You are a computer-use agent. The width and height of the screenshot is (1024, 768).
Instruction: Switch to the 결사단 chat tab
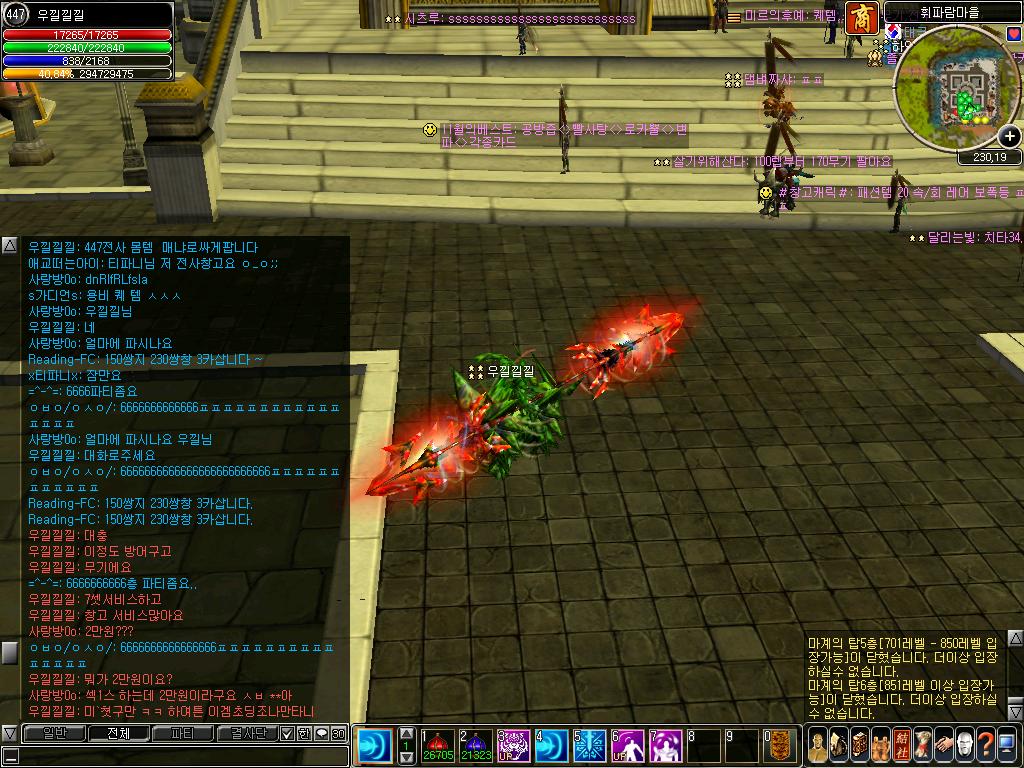point(247,734)
